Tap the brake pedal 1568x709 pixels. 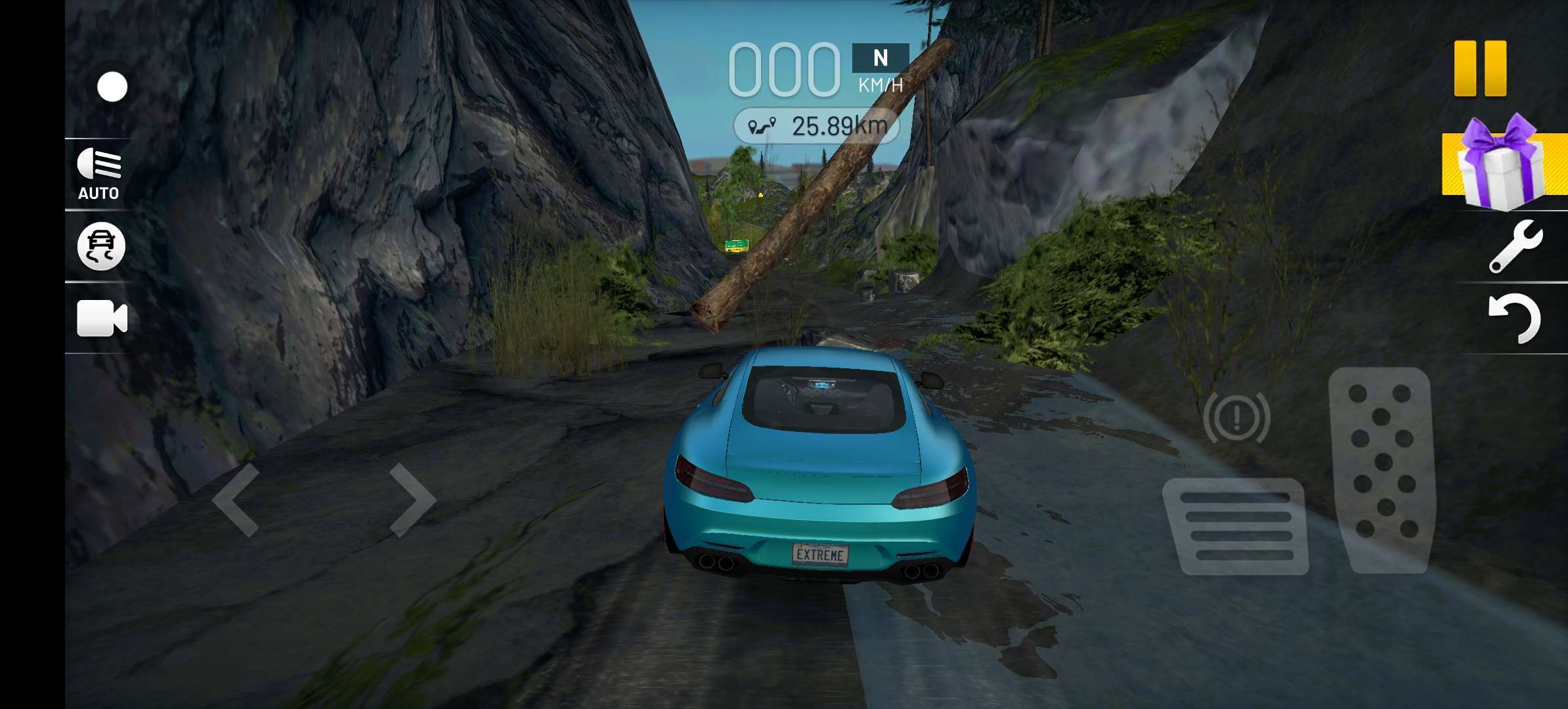tap(1236, 526)
